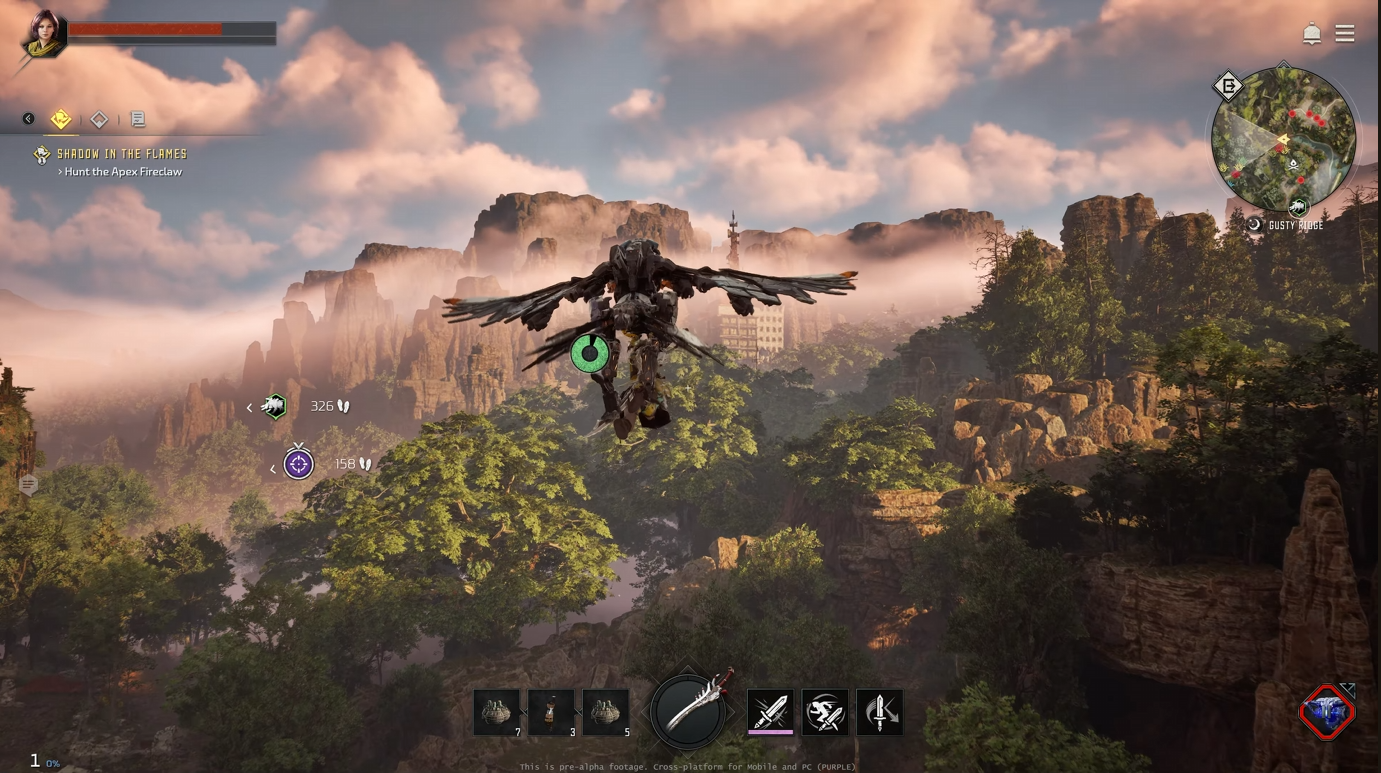Select the scroll journal icon in quest tracker
The height and width of the screenshot is (773, 1381).
[138, 118]
